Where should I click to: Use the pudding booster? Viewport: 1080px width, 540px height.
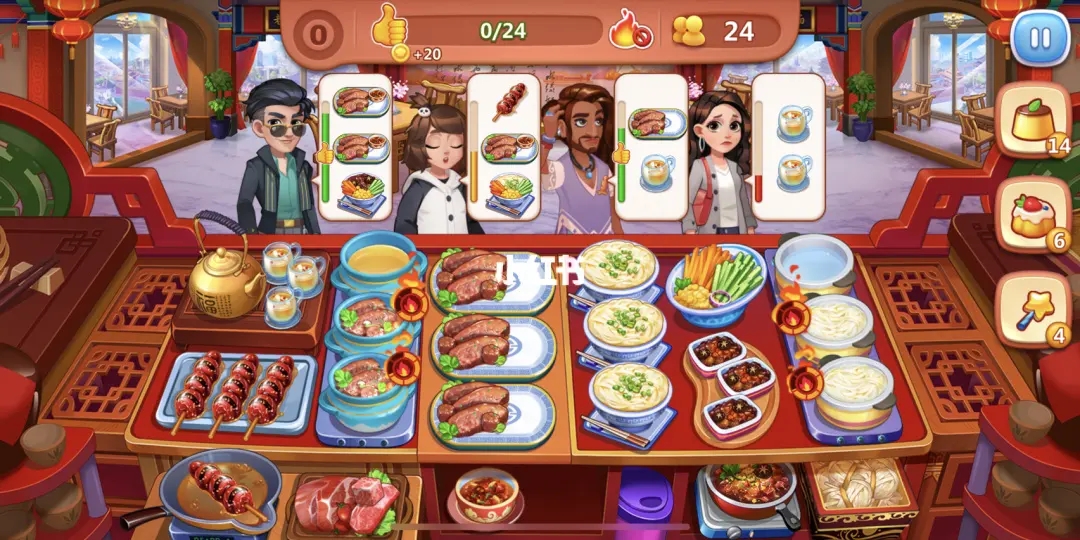point(1033,121)
